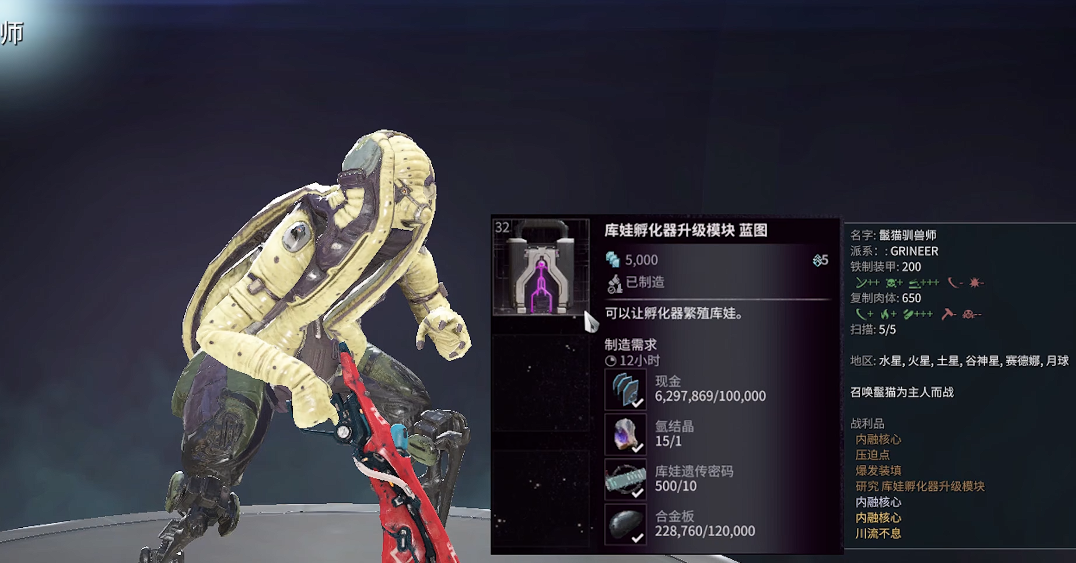Select the Kavat incubator upgrade blueprint thumbnail

tap(541, 267)
